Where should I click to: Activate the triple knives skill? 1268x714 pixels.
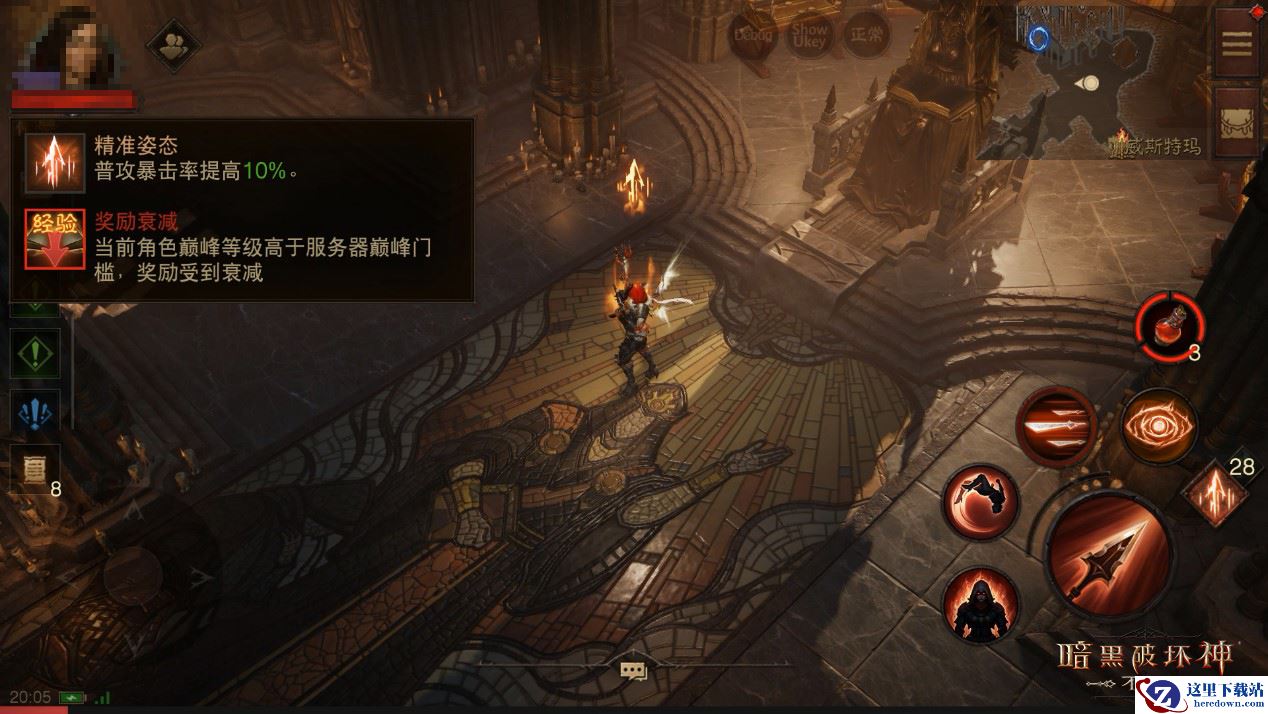coord(1056,427)
